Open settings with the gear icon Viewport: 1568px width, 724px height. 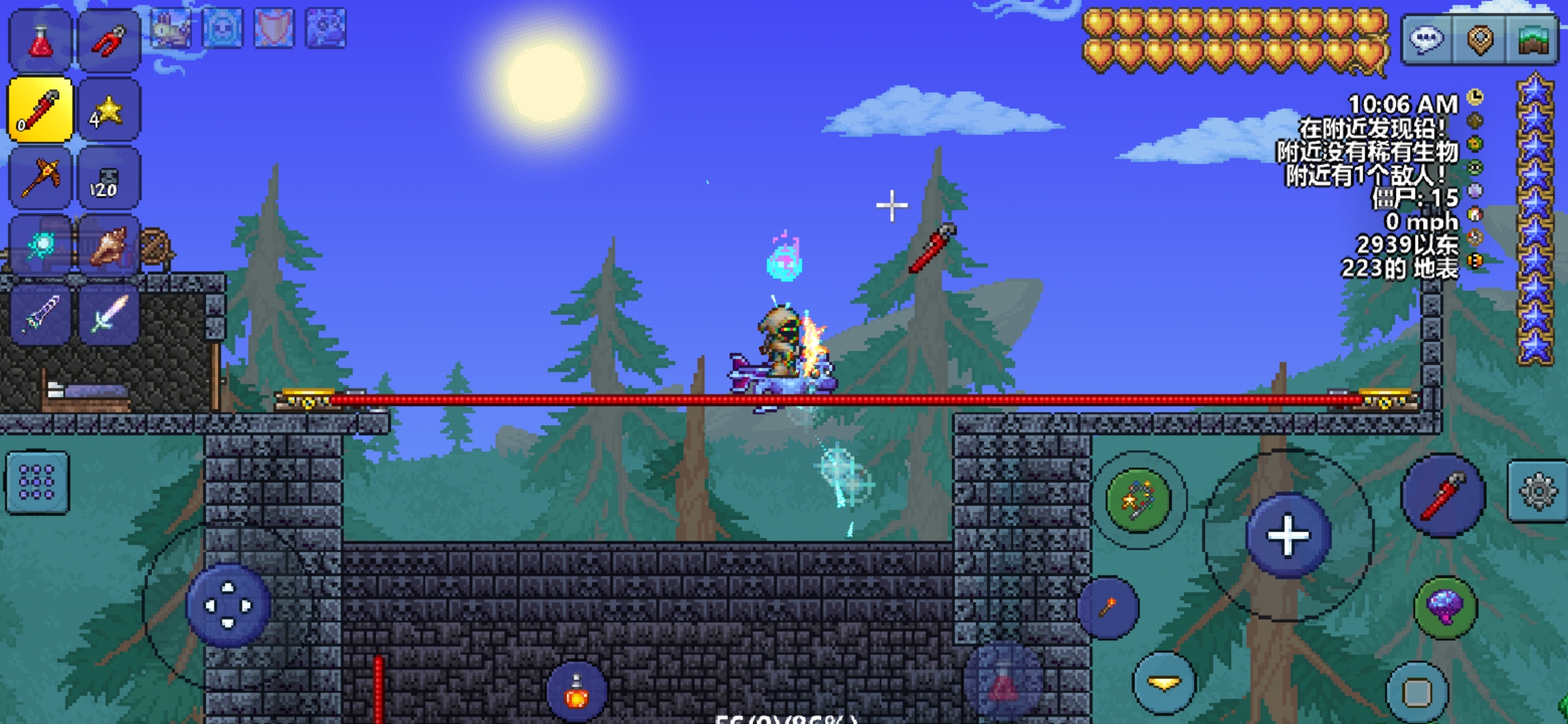click(1538, 491)
